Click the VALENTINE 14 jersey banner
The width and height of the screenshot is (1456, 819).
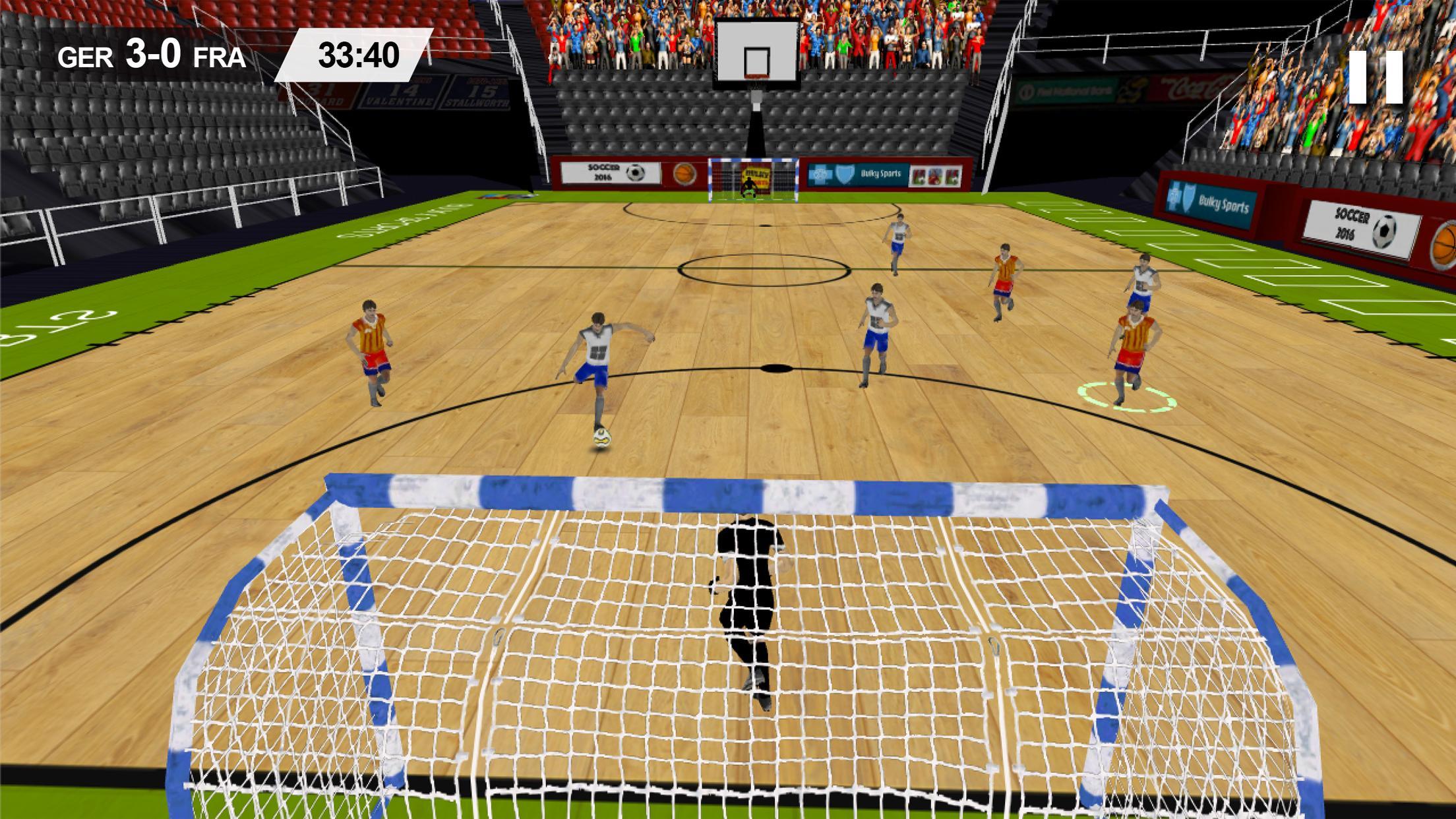pos(396,92)
